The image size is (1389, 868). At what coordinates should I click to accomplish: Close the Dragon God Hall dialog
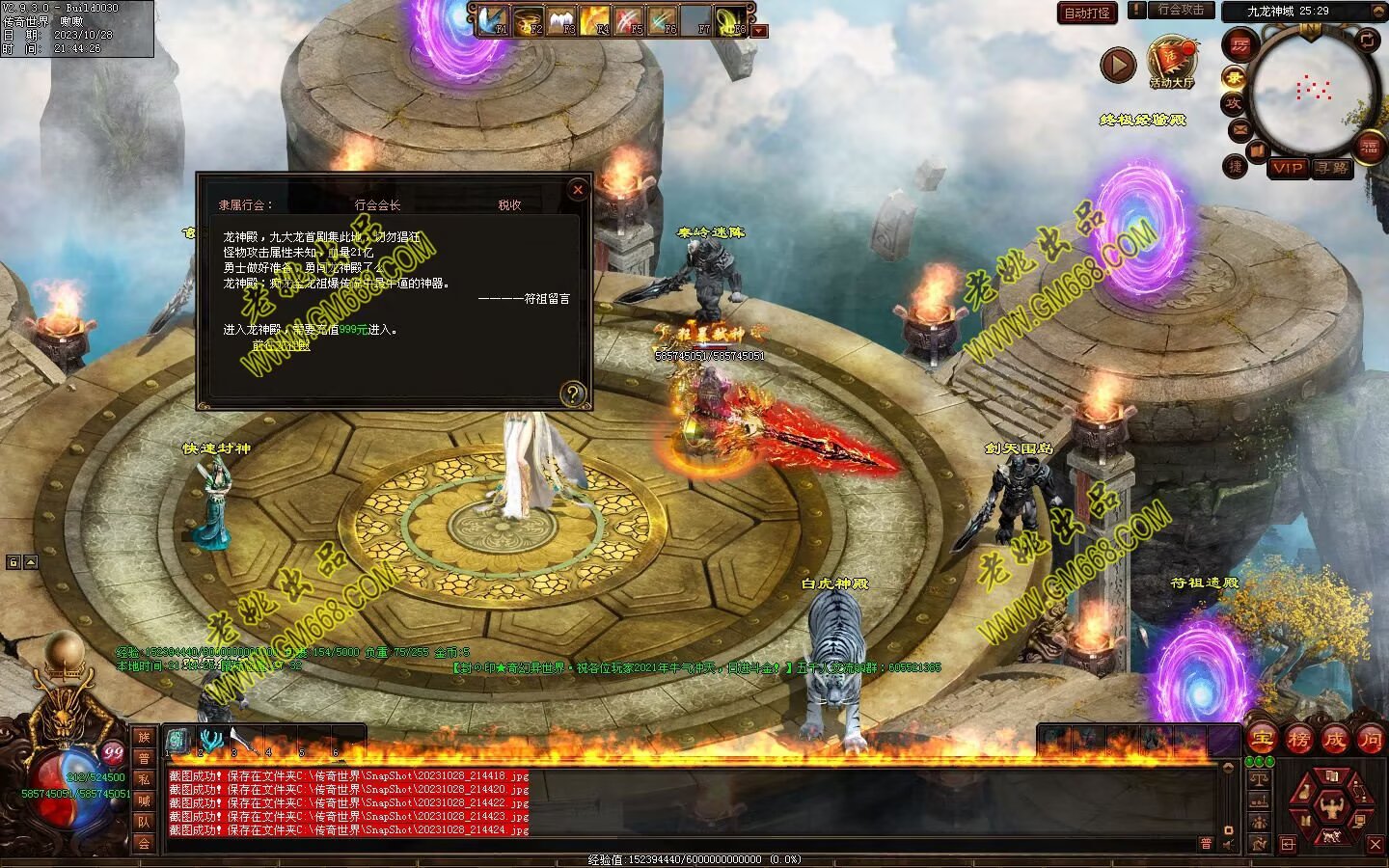(x=578, y=190)
